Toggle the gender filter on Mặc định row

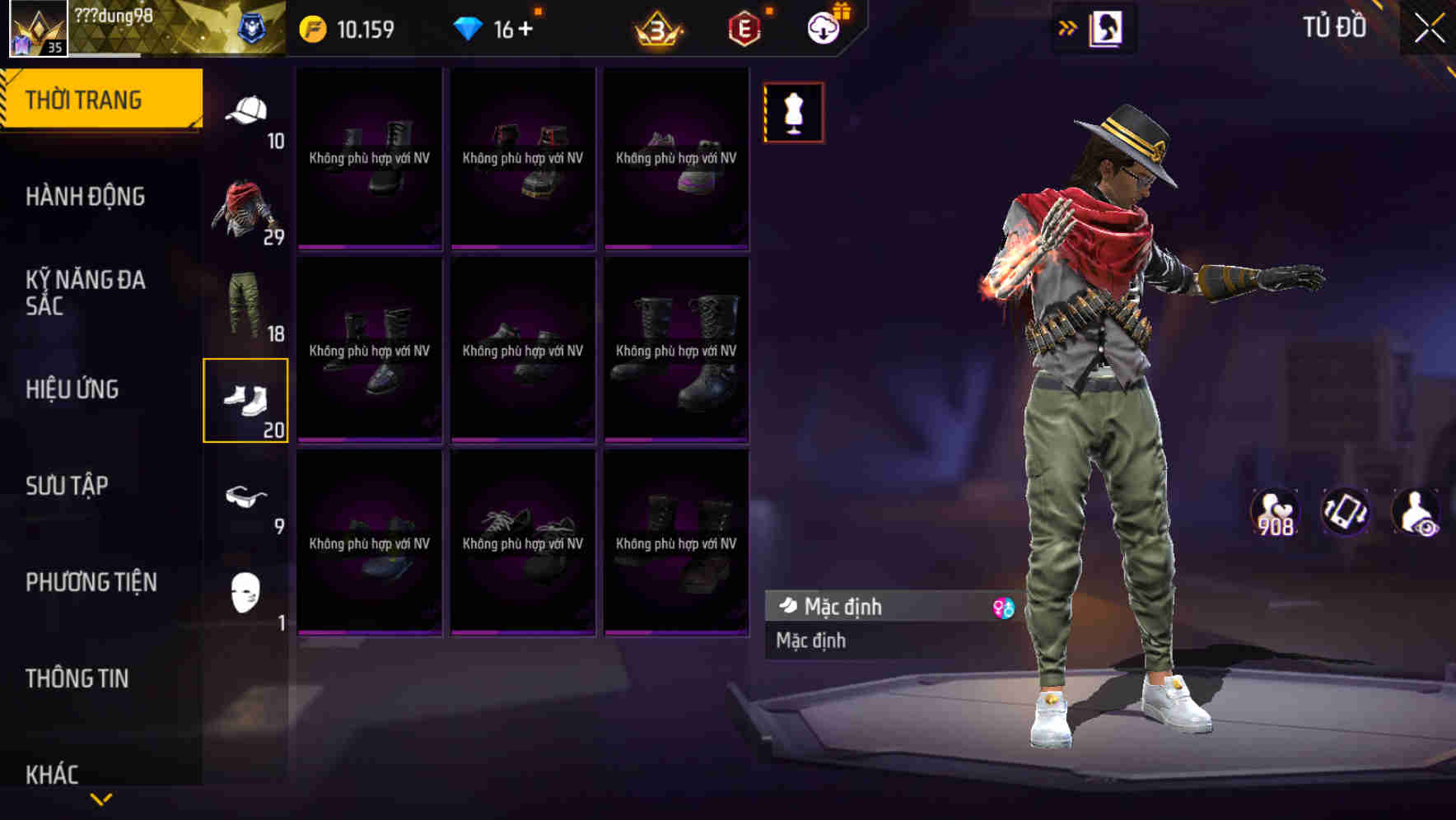1001,607
